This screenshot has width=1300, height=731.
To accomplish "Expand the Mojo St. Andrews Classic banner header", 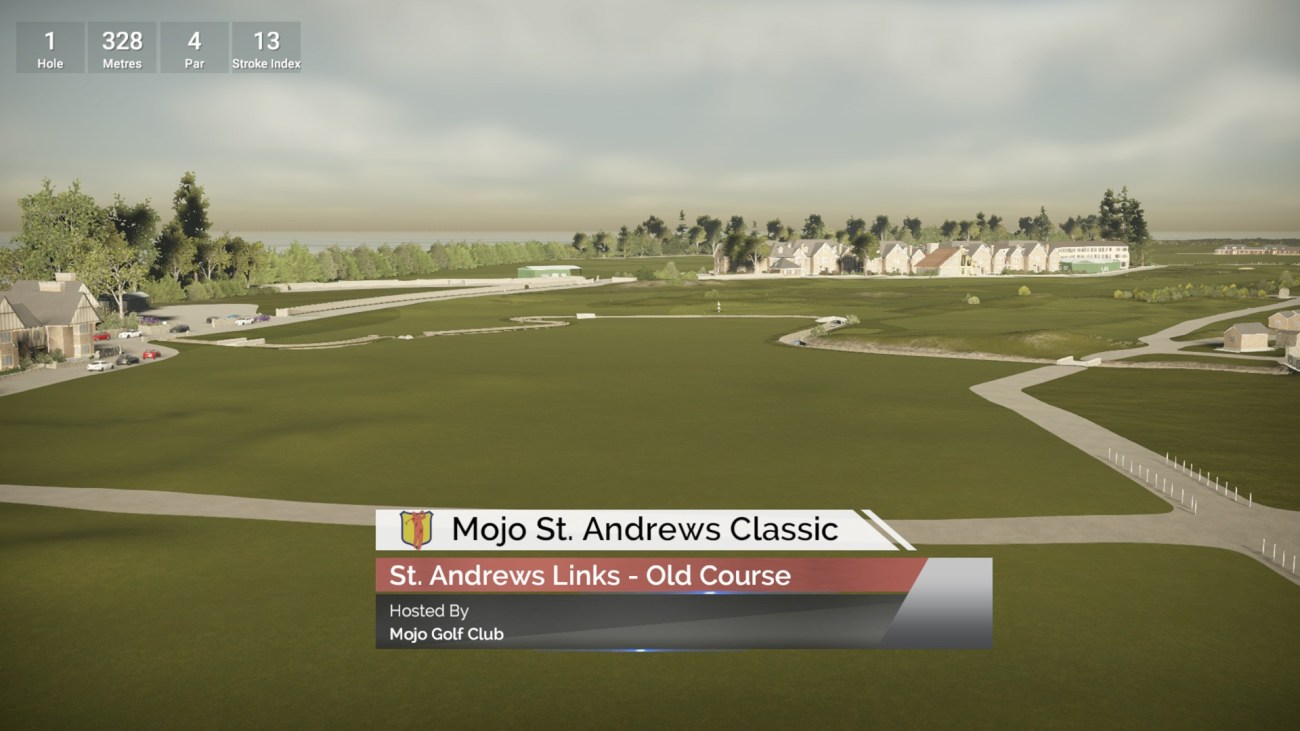I will [647, 528].
